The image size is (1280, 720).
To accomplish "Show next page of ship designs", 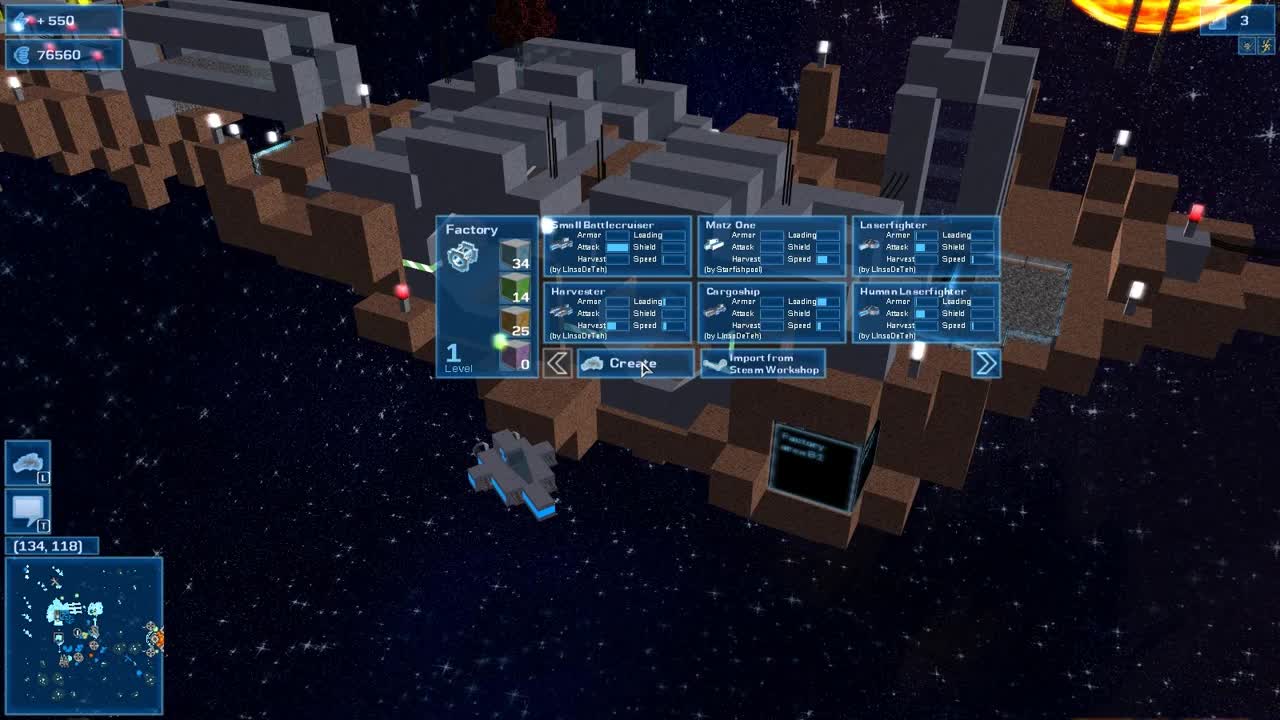I will (x=986, y=363).
